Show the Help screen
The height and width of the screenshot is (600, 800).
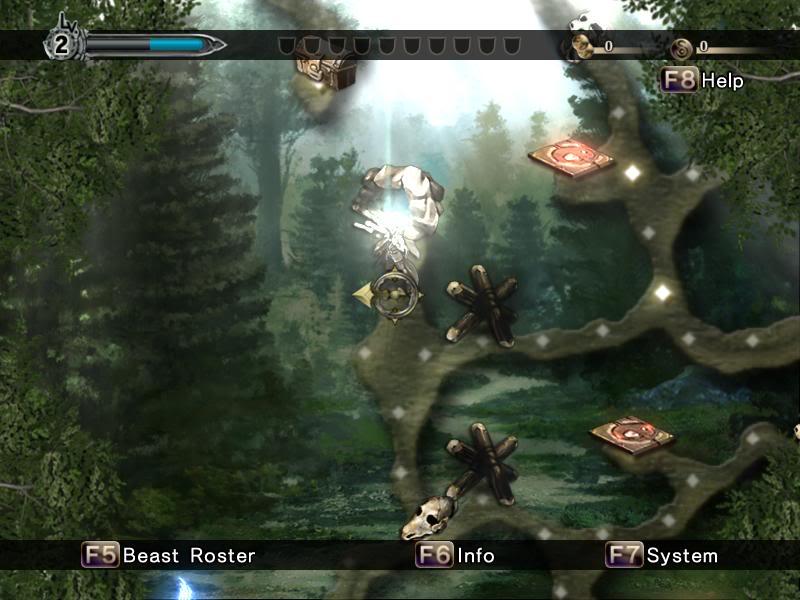tap(703, 81)
